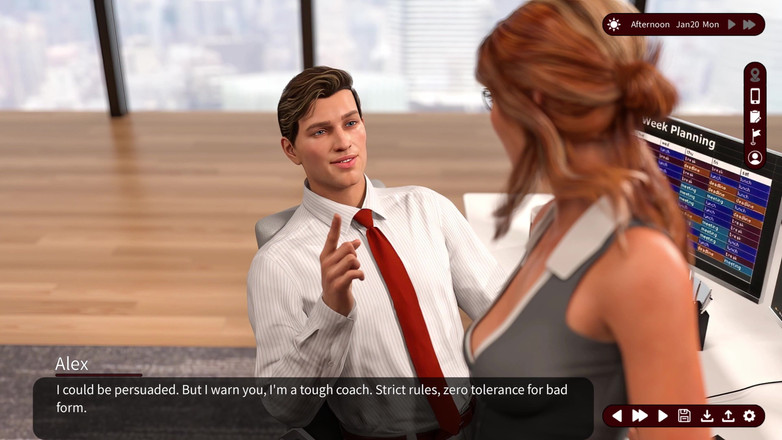Advance dialogue with the bottom play arrow
The height and width of the screenshot is (440, 782).
click(x=662, y=416)
